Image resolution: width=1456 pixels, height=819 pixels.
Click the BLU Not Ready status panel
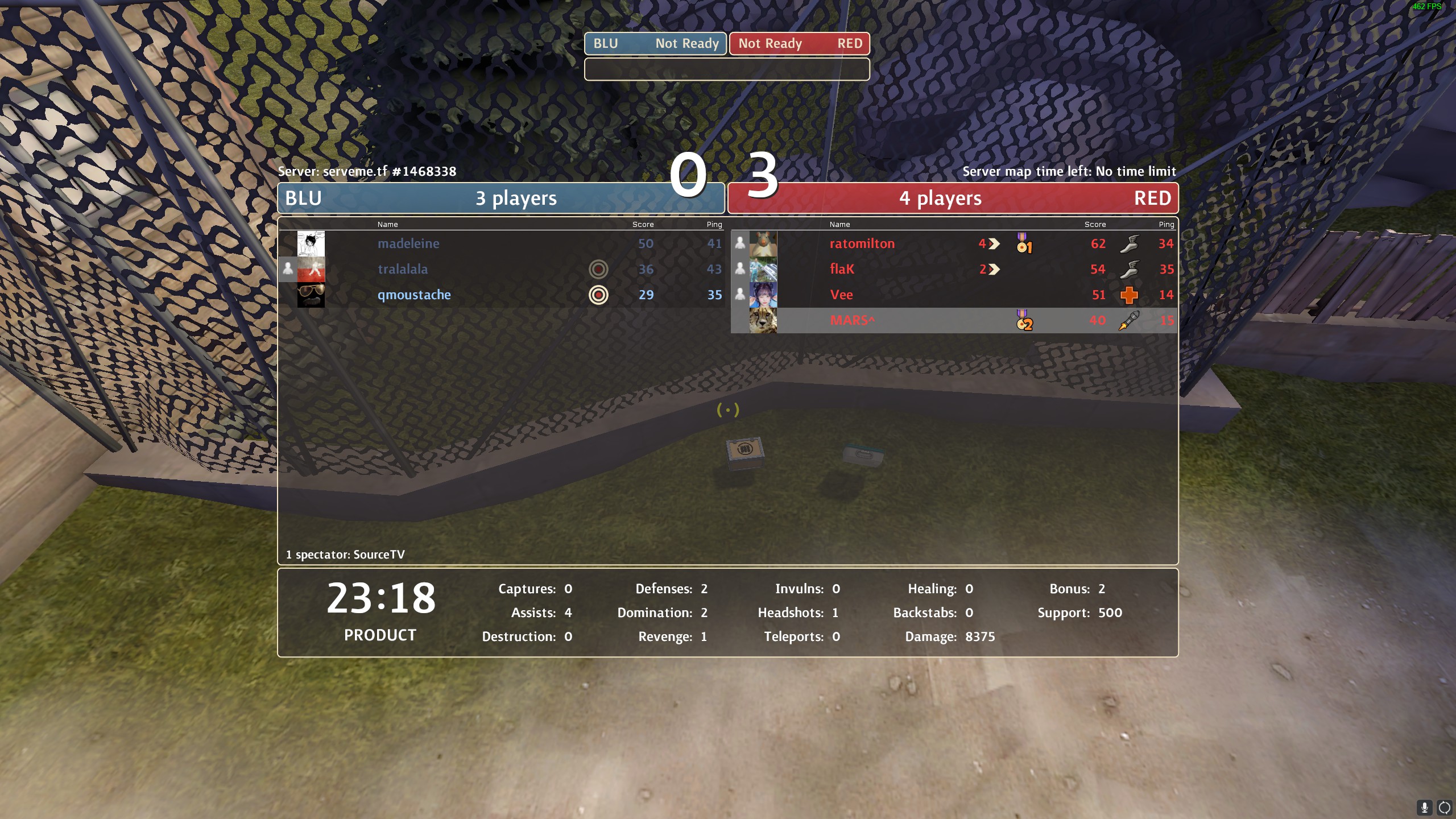(x=655, y=44)
